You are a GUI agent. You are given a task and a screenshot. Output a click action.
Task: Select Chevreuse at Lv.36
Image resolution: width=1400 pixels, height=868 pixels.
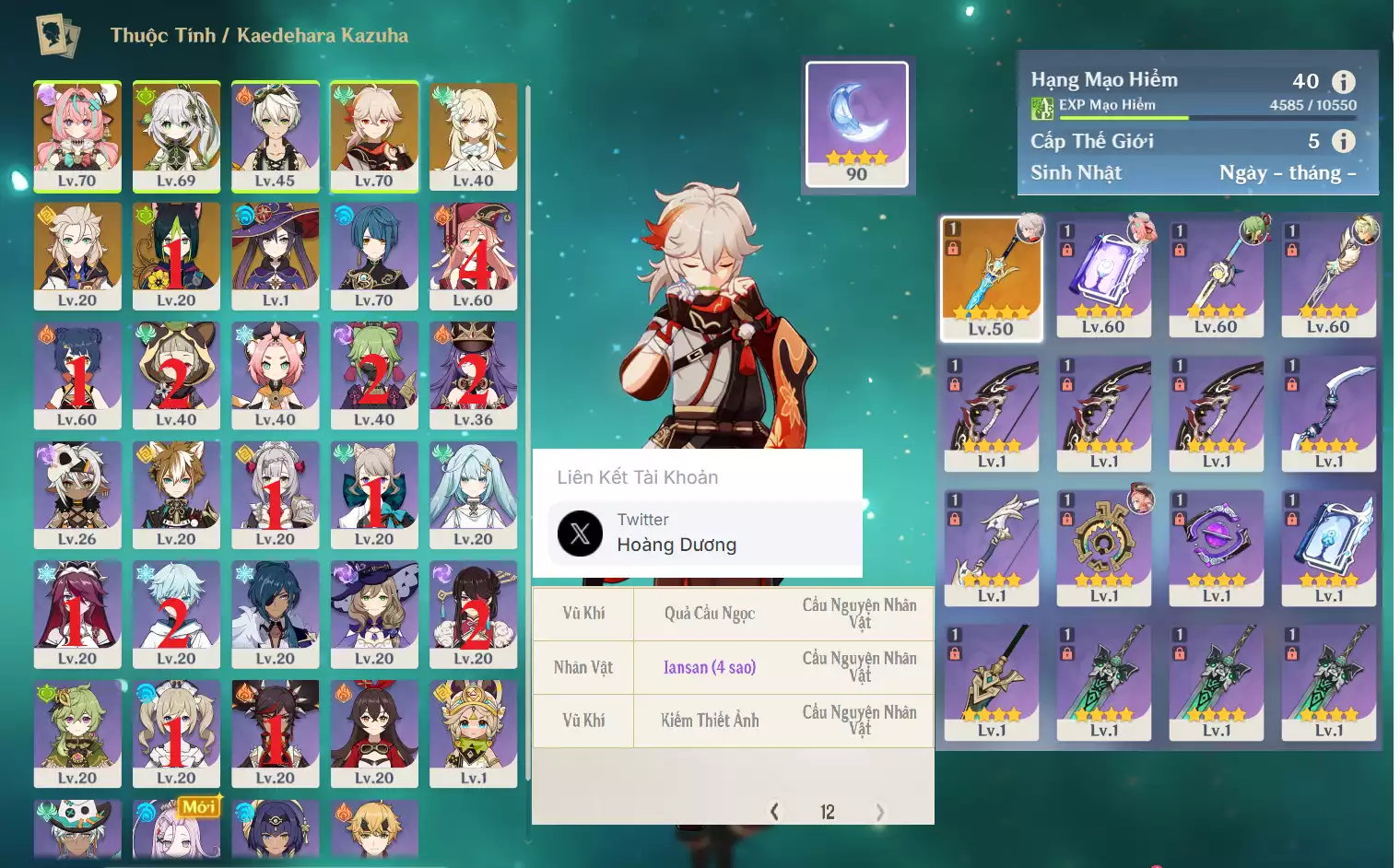(x=473, y=375)
